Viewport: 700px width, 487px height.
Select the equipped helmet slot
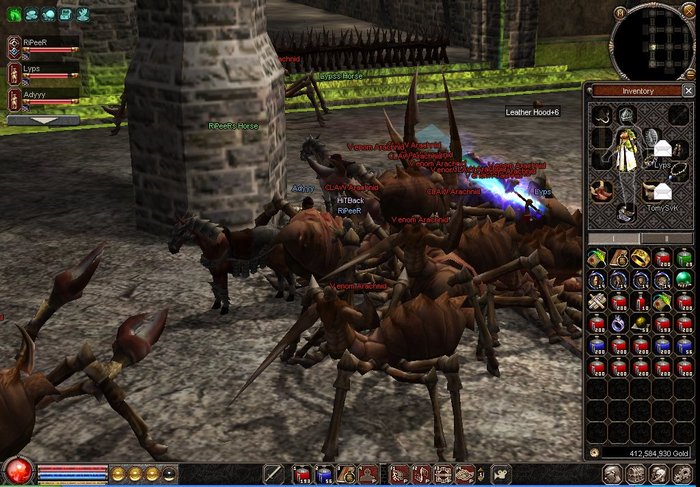click(625, 115)
